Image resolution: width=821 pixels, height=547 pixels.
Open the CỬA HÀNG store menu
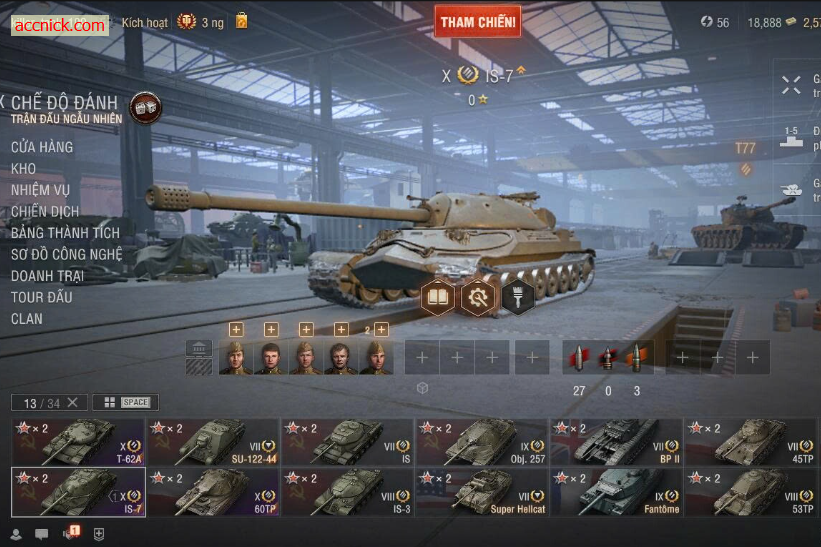[41, 147]
